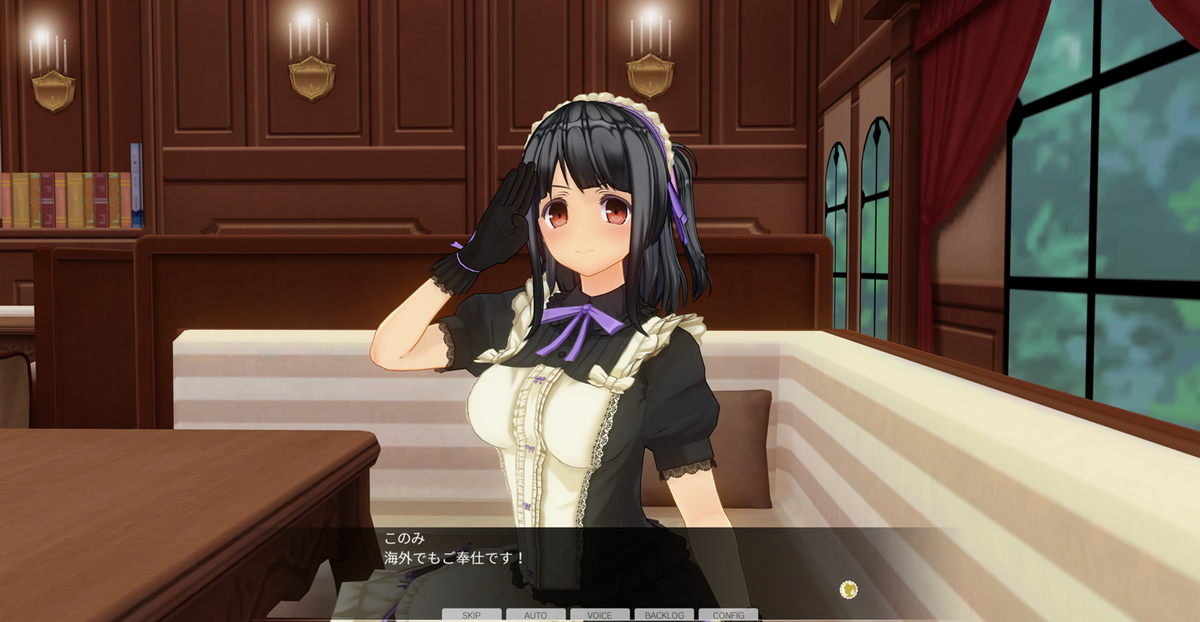Replay the line with VOICE button
The height and width of the screenshot is (622, 1200).
coord(600,615)
